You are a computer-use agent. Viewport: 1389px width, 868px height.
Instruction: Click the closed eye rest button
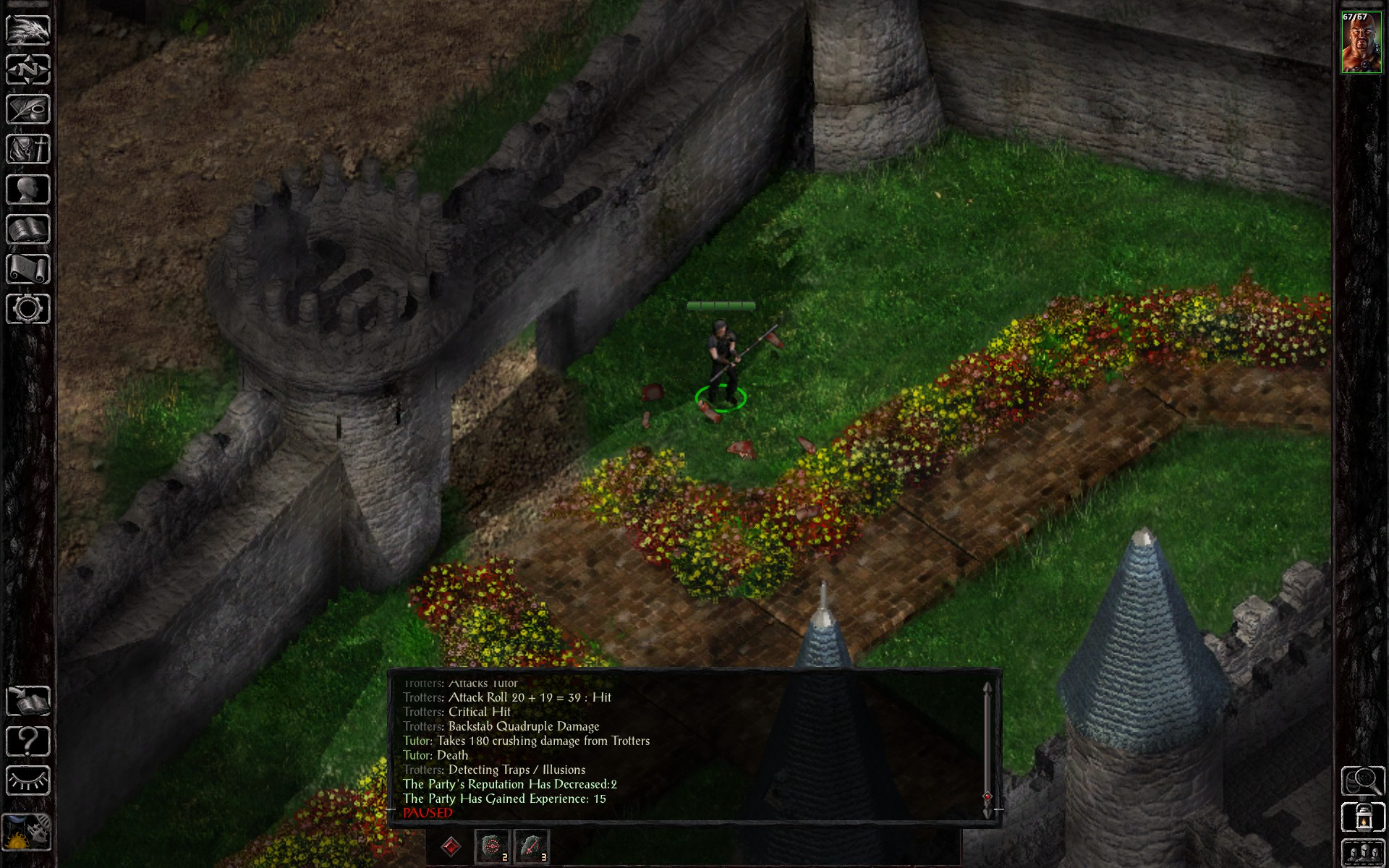coord(28,781)
